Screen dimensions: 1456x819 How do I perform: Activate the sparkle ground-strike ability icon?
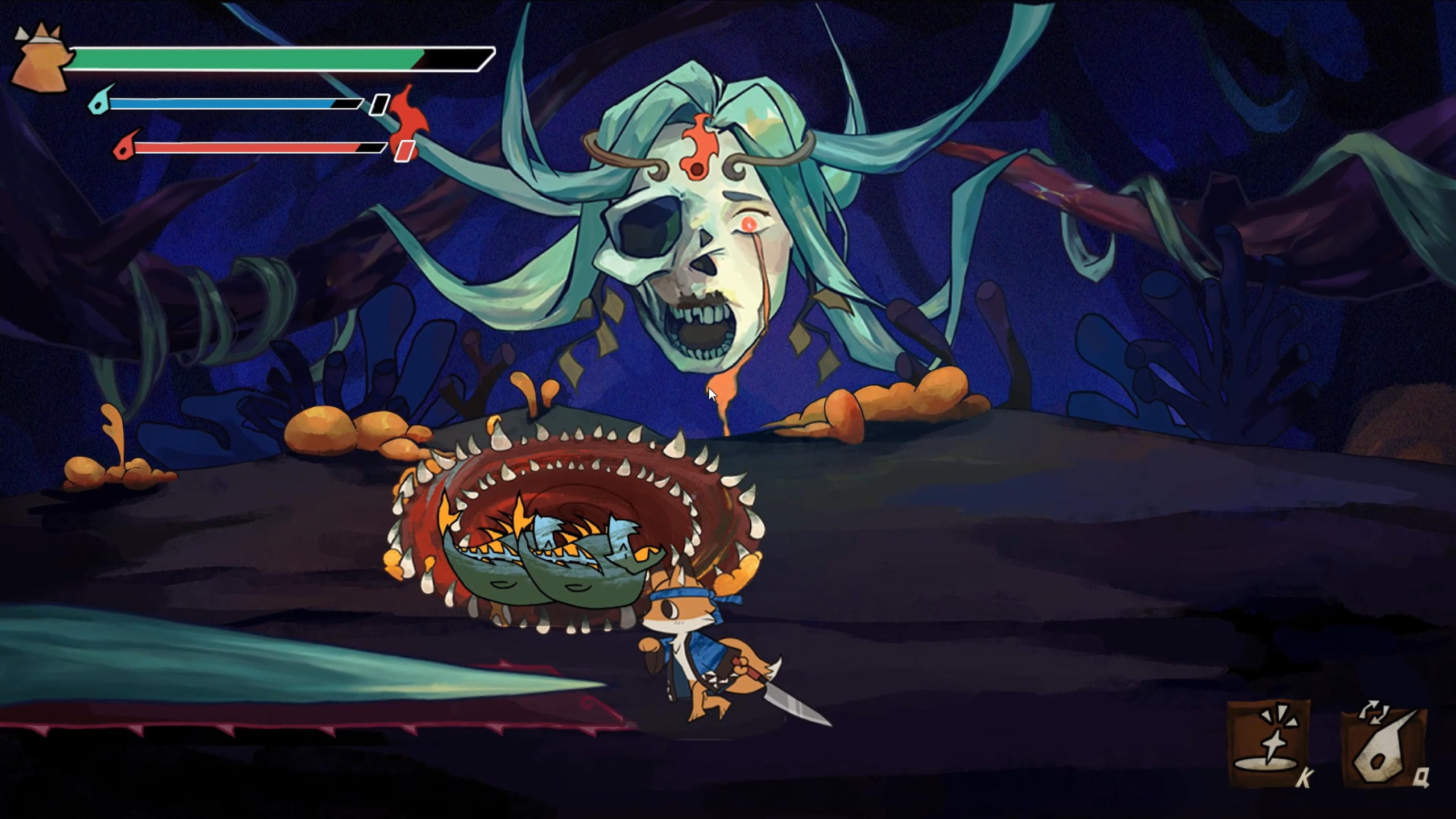point(1268,743)
